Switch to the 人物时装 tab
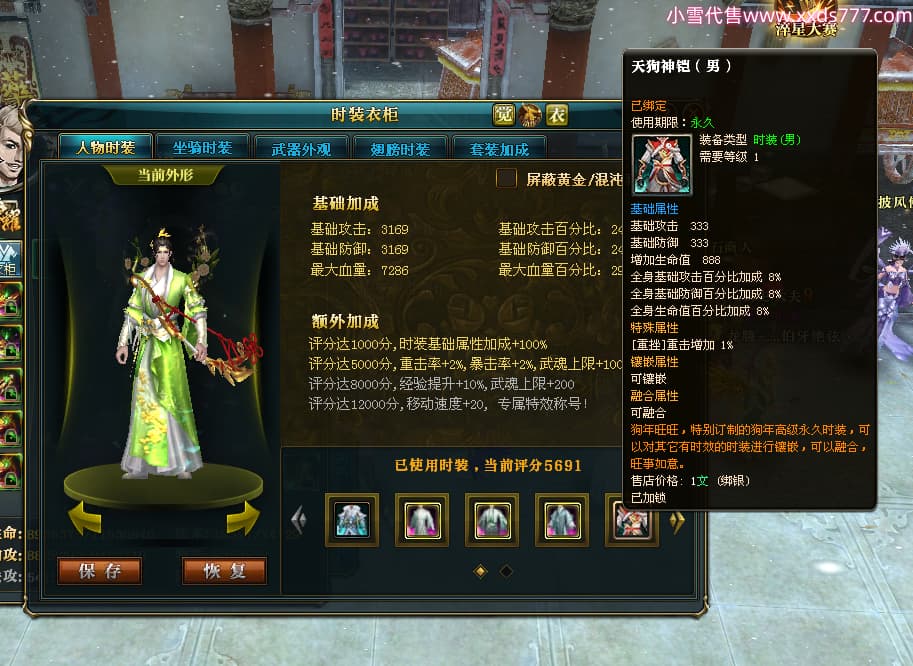Screen dimensions: 913x666 tap(105, 148)
